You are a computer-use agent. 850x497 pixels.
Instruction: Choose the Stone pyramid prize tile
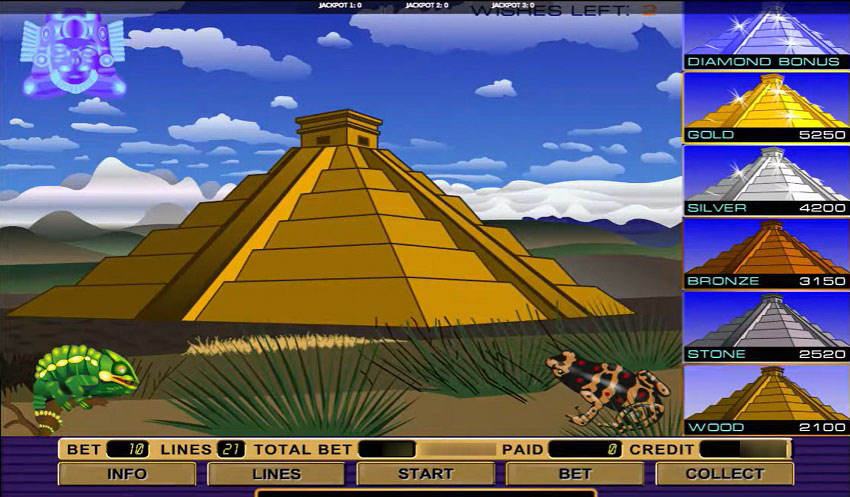tap(766, 327)
